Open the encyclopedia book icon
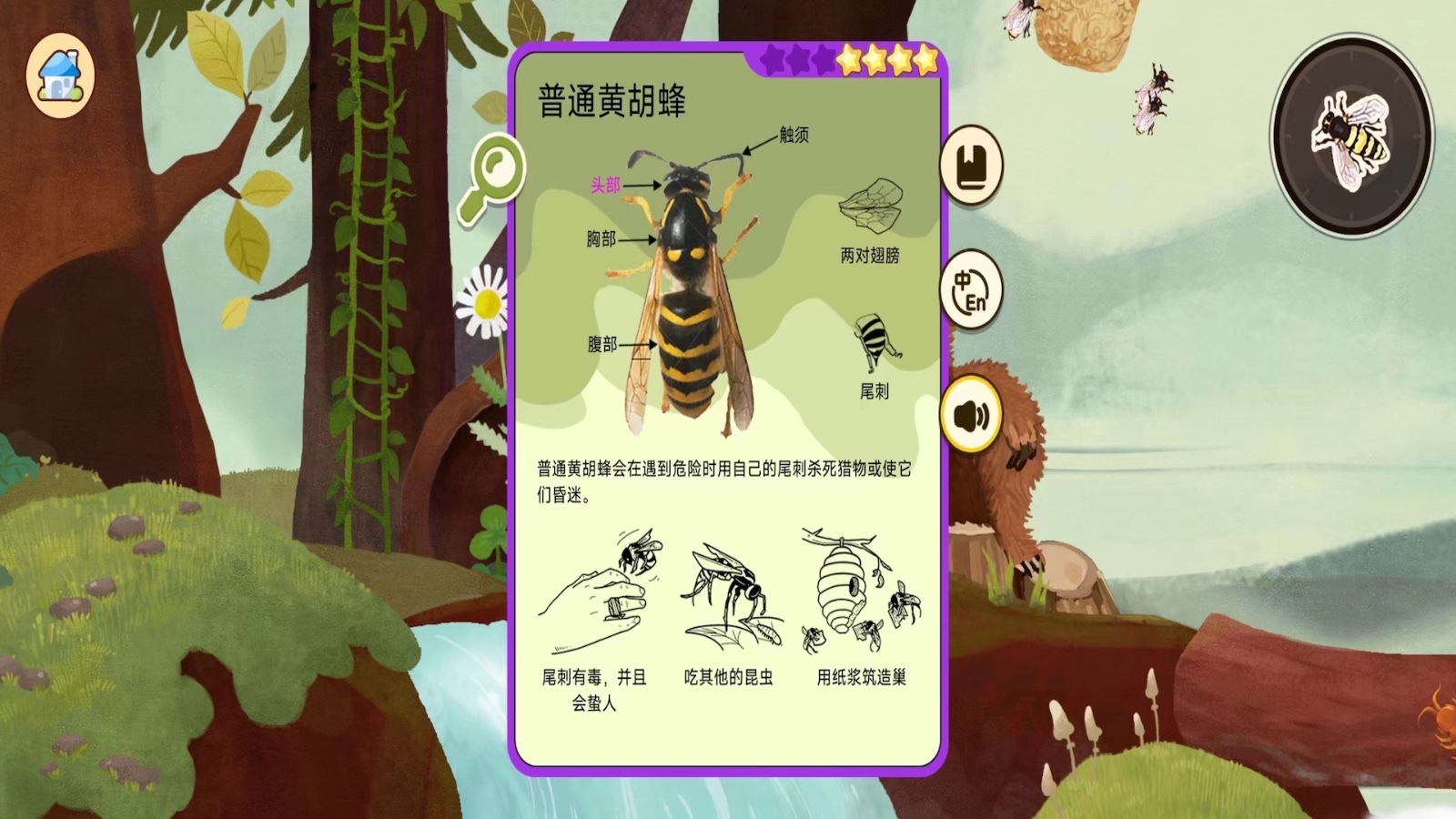Screen dimensions: 1456x819 (972, 165)
